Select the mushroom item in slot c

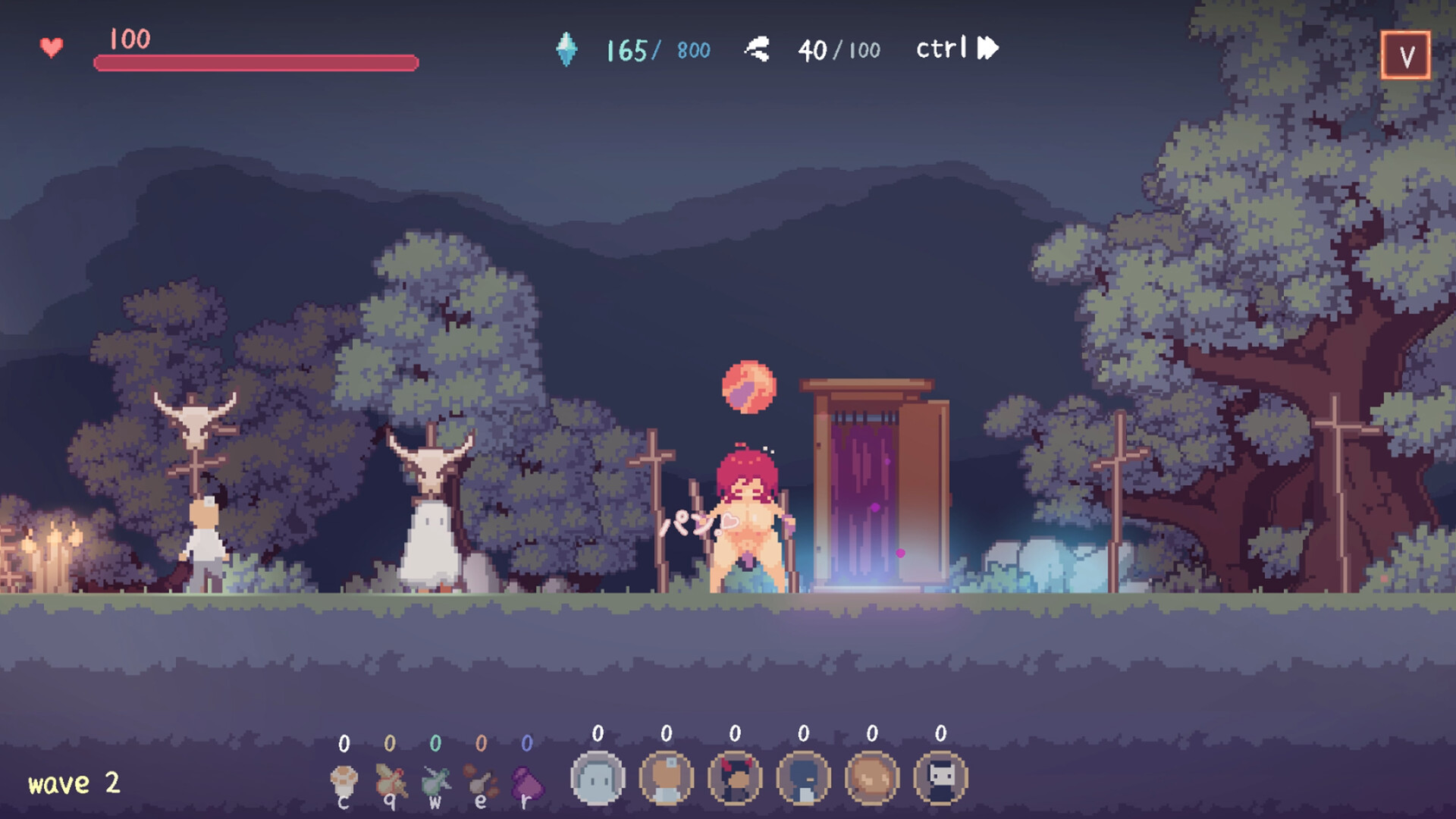click(345, 777)
